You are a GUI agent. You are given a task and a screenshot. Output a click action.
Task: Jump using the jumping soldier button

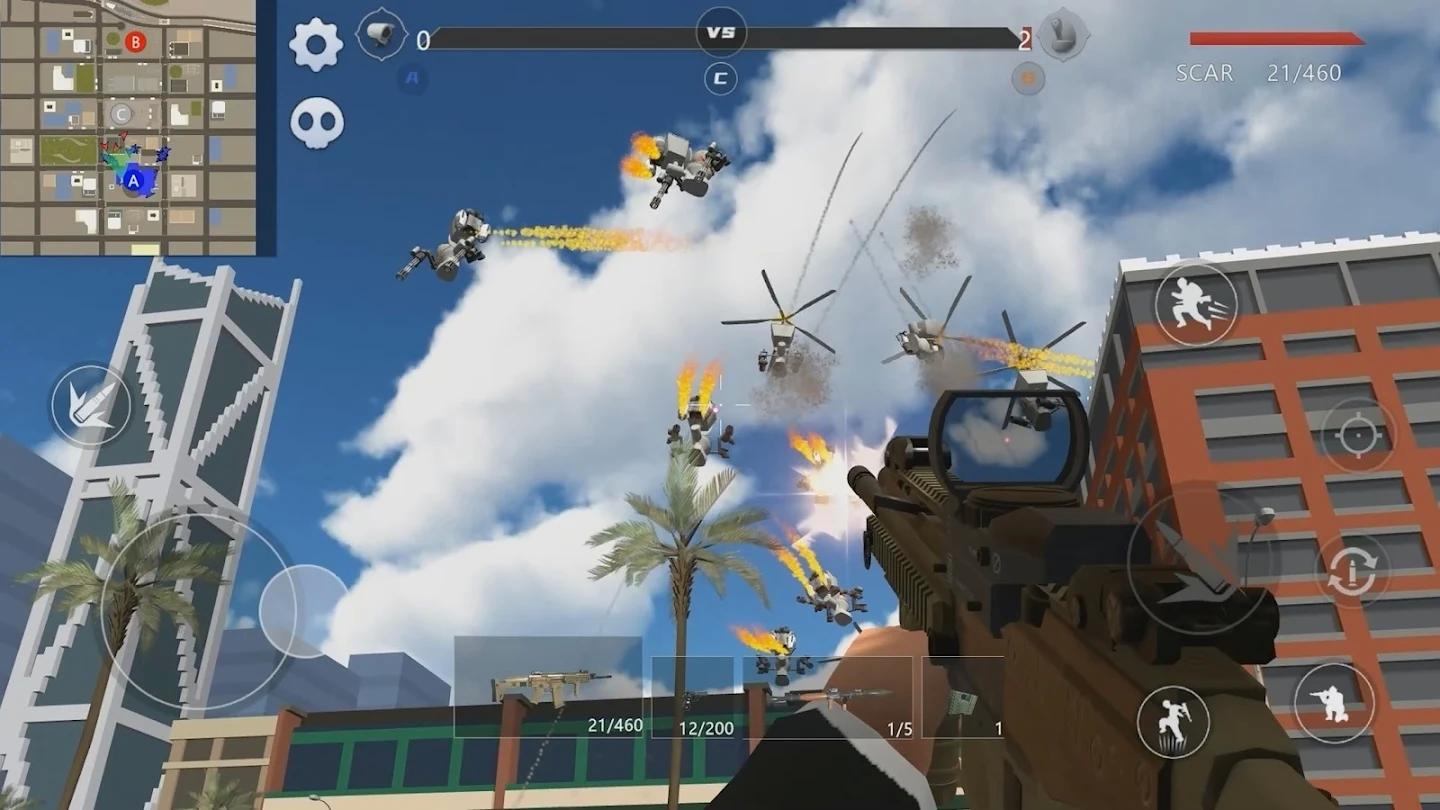click(1173, 722)
